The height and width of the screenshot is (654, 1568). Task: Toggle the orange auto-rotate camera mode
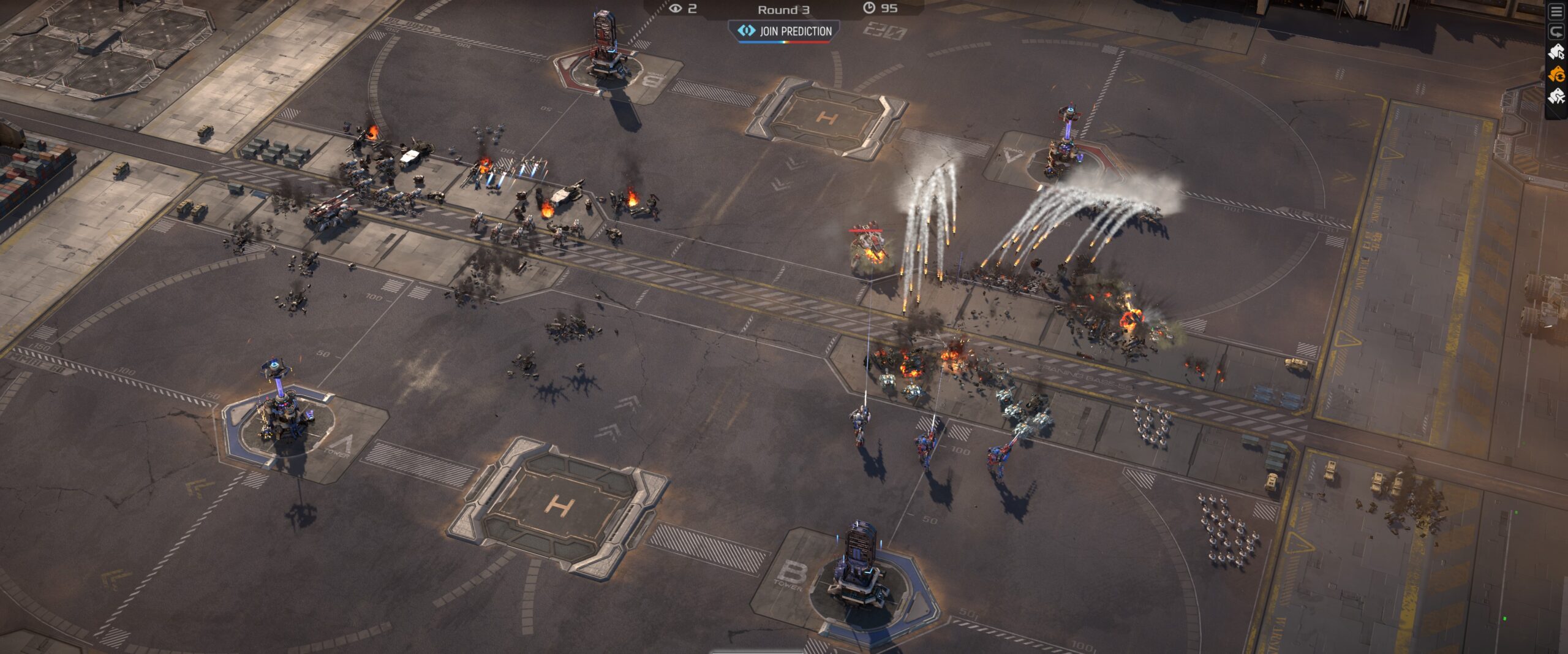1556,75
